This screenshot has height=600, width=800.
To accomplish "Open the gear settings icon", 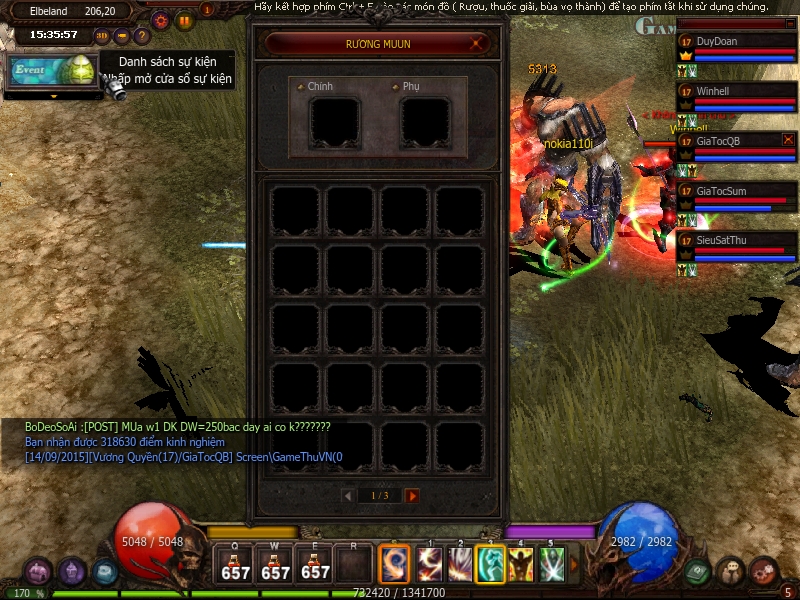I will 161,20.
